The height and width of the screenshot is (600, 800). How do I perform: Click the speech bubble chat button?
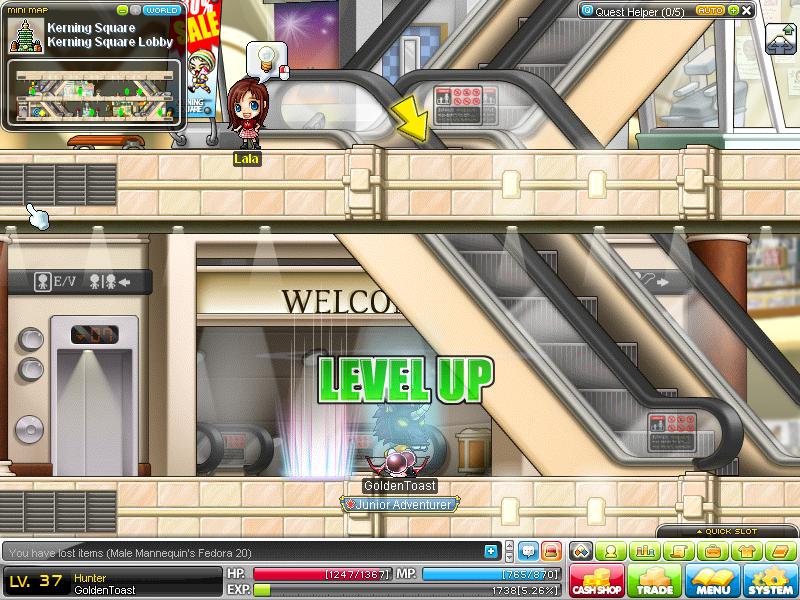click(x=529, y=551)
